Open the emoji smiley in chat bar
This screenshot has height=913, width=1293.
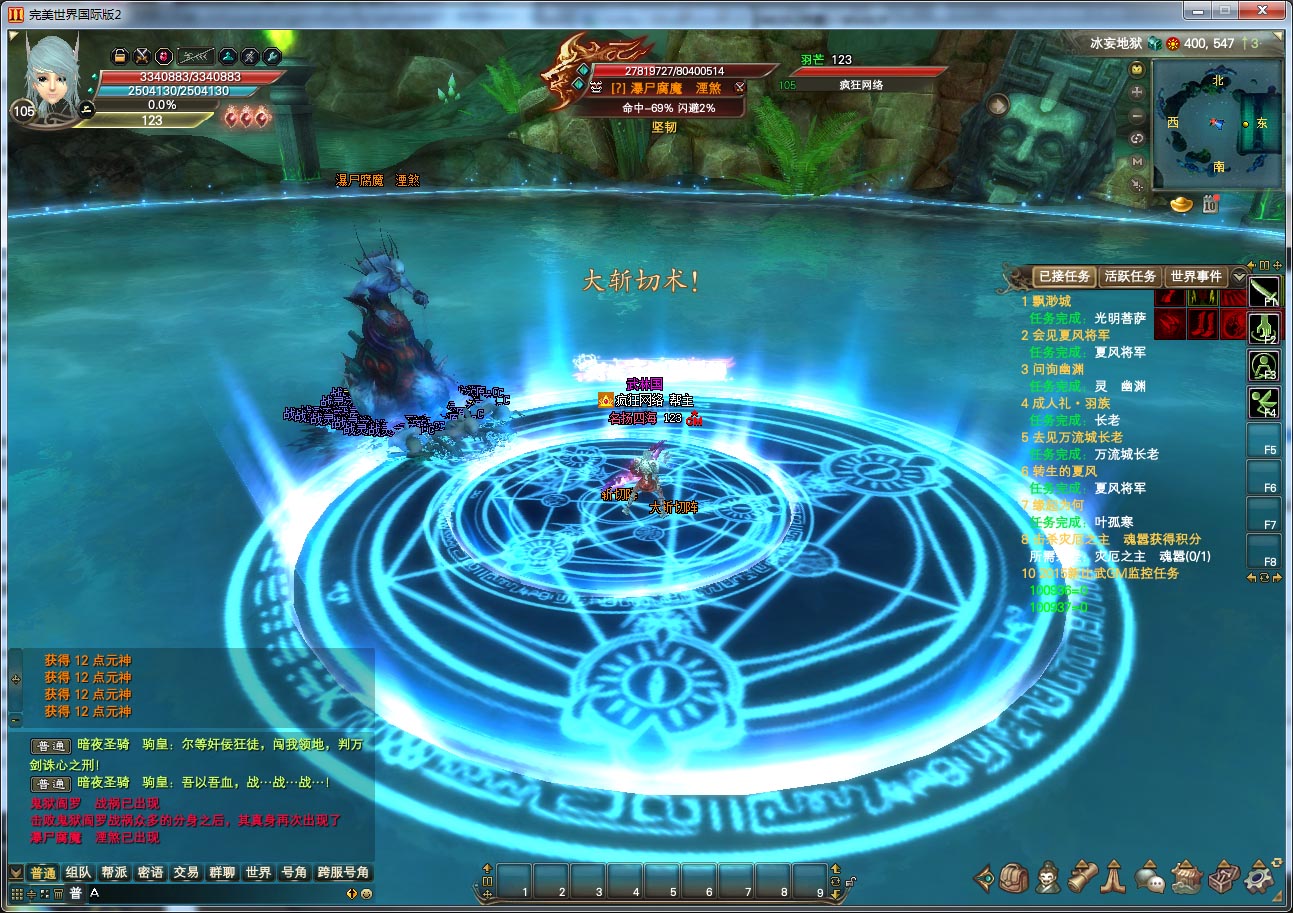[x=366, y=893]
